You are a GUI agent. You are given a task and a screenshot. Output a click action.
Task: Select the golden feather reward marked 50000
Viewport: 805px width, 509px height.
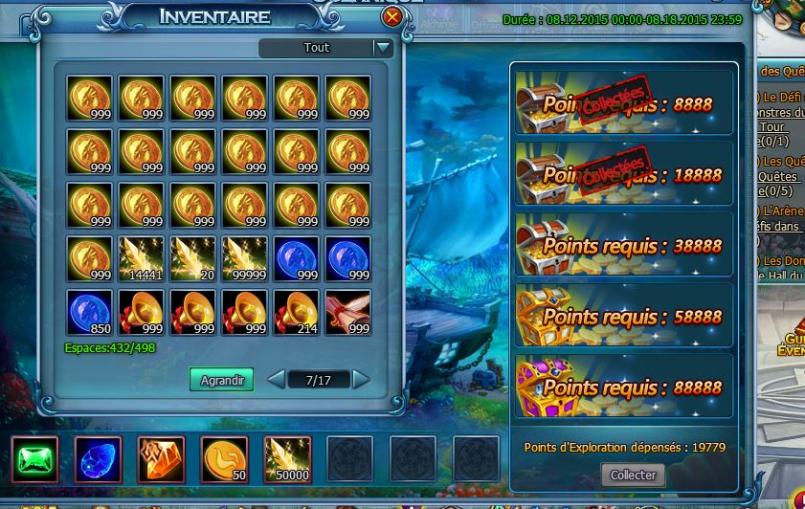click(x=288, y=460)
